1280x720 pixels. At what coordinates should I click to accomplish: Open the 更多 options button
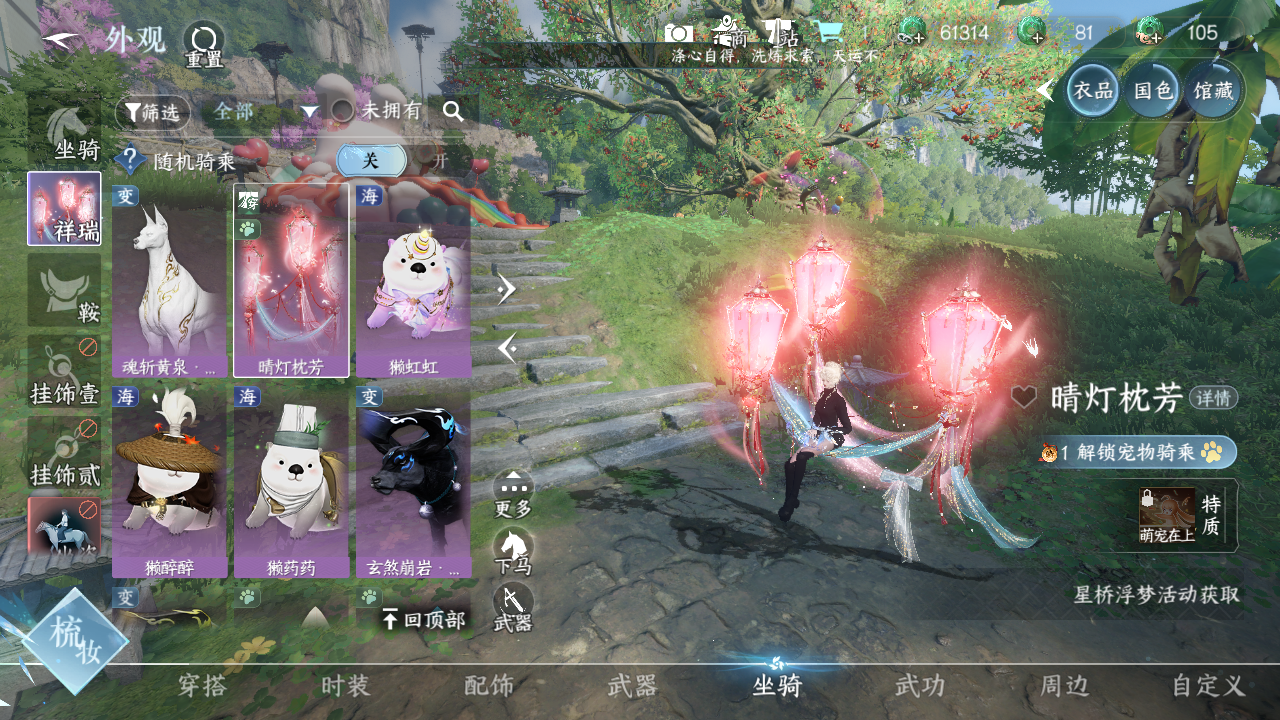(x=513, y=494)
